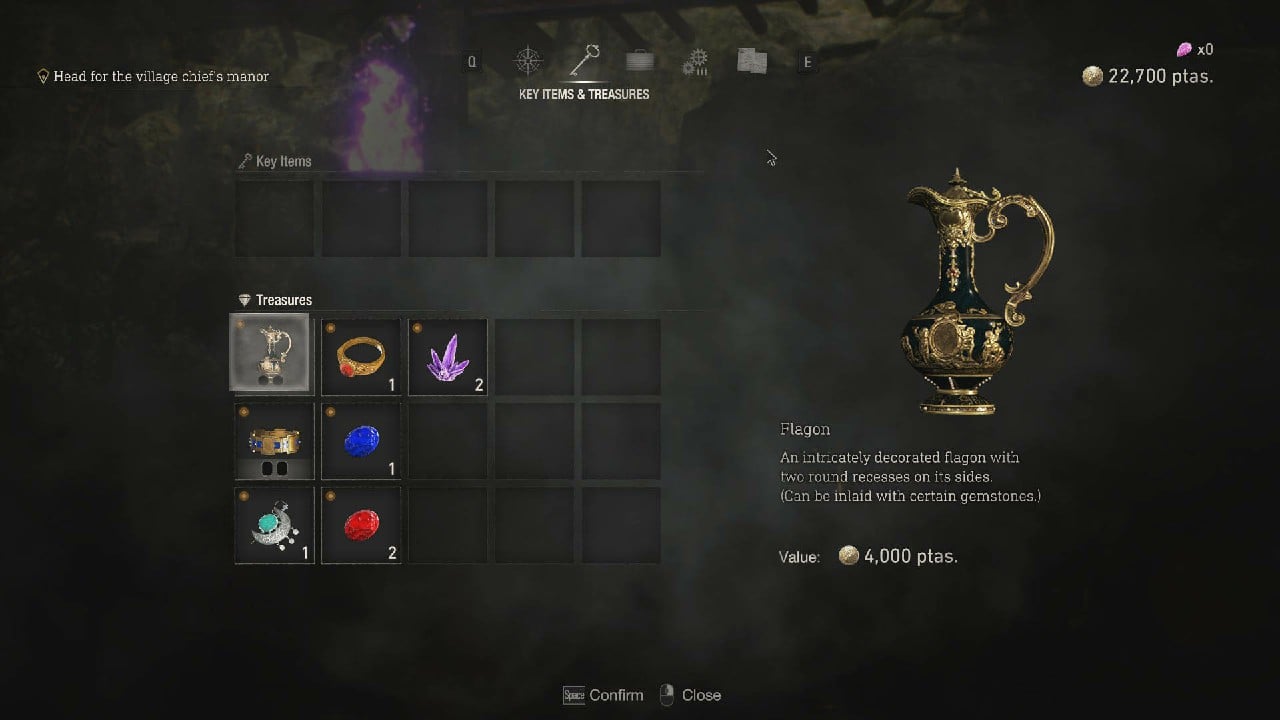Pick the blue sapphire gemstone slot

coord(361,441)
